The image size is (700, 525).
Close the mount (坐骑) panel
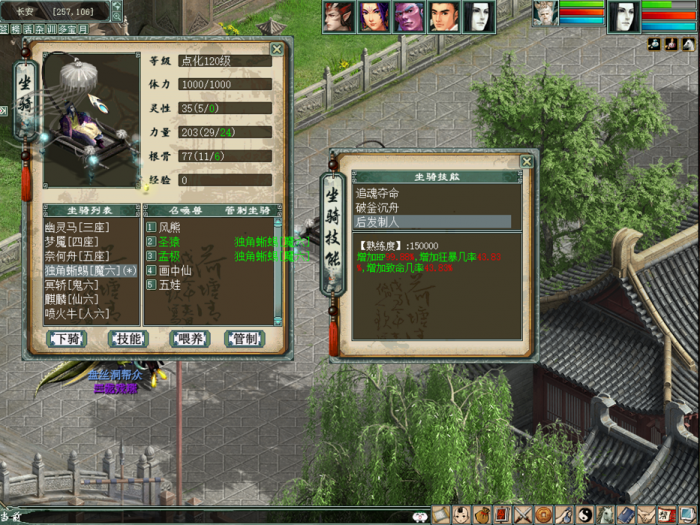click(x=277, y=48)
